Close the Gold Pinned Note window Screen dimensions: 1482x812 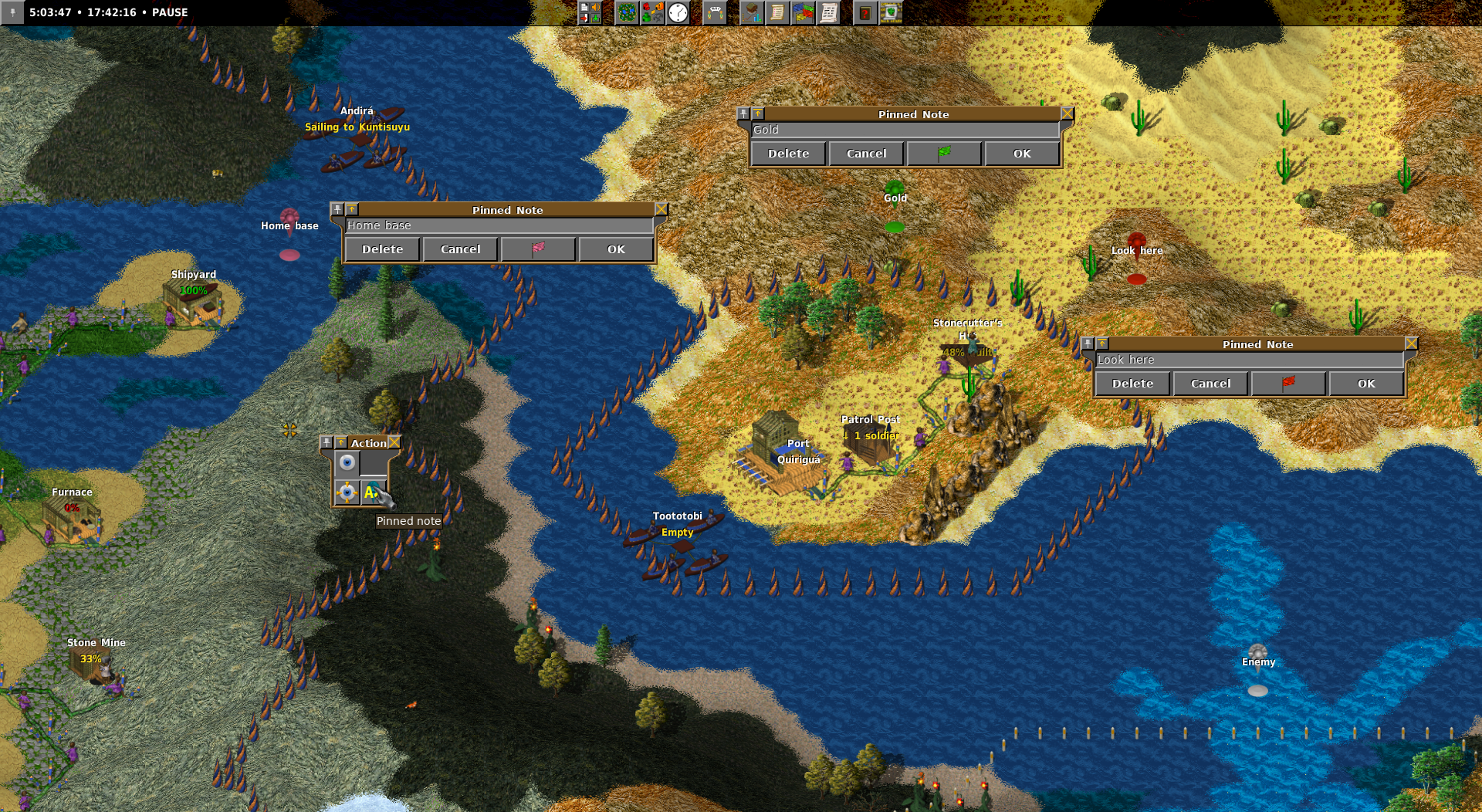(x=1068, y=113)
